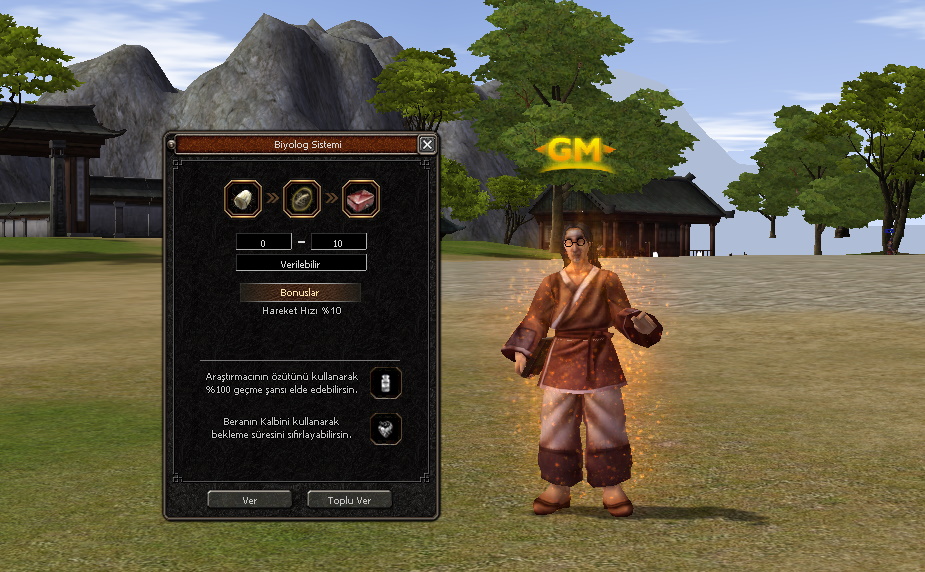Select the white stone item icon
Image resolution: width=925 pixels, height=572 pixels.
click(242, 198)
